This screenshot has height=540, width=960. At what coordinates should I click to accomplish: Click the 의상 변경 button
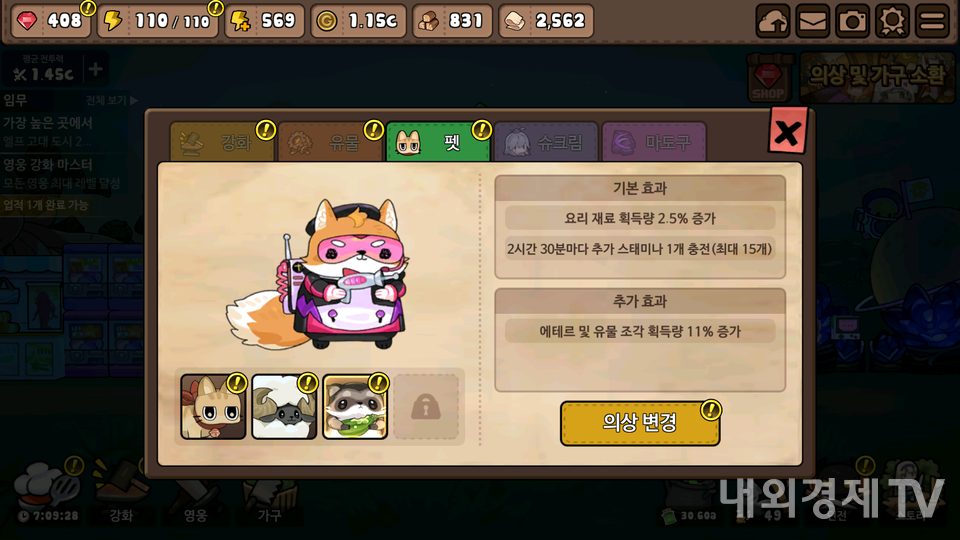(640, 423)
